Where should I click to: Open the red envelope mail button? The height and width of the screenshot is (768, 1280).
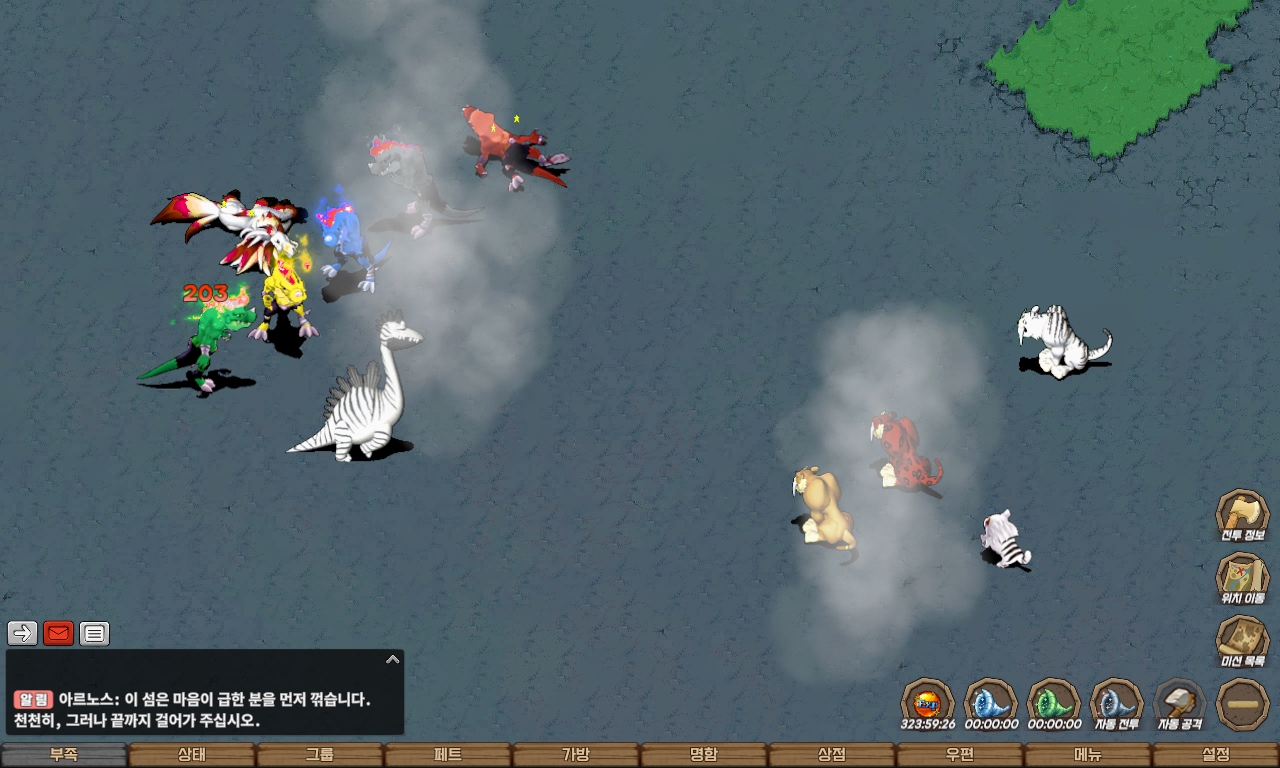click(59, 633)
